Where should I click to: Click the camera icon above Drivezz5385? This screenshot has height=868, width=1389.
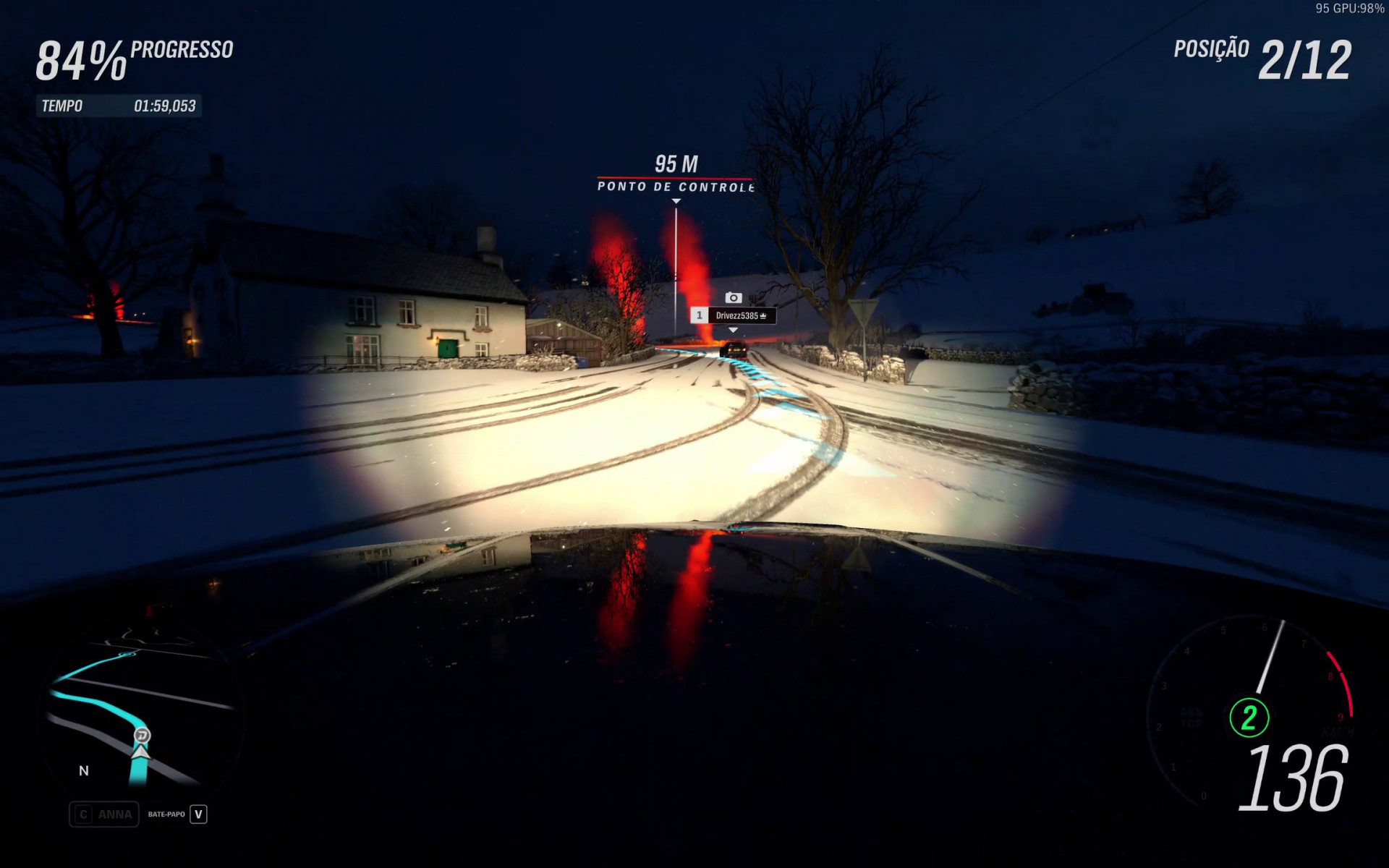(x=734, y=297)
